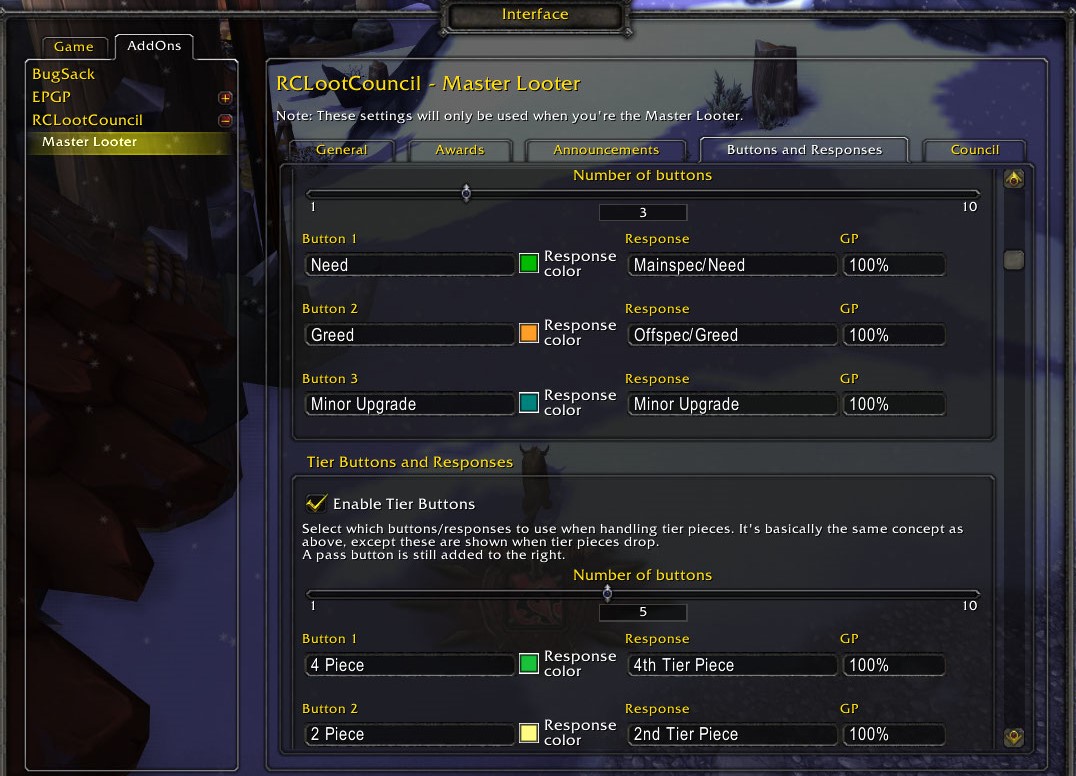This screenshot has width=1076, height=776.
Task: Collapse the RCLootCouncil addon entry
Action: point(225,120)
